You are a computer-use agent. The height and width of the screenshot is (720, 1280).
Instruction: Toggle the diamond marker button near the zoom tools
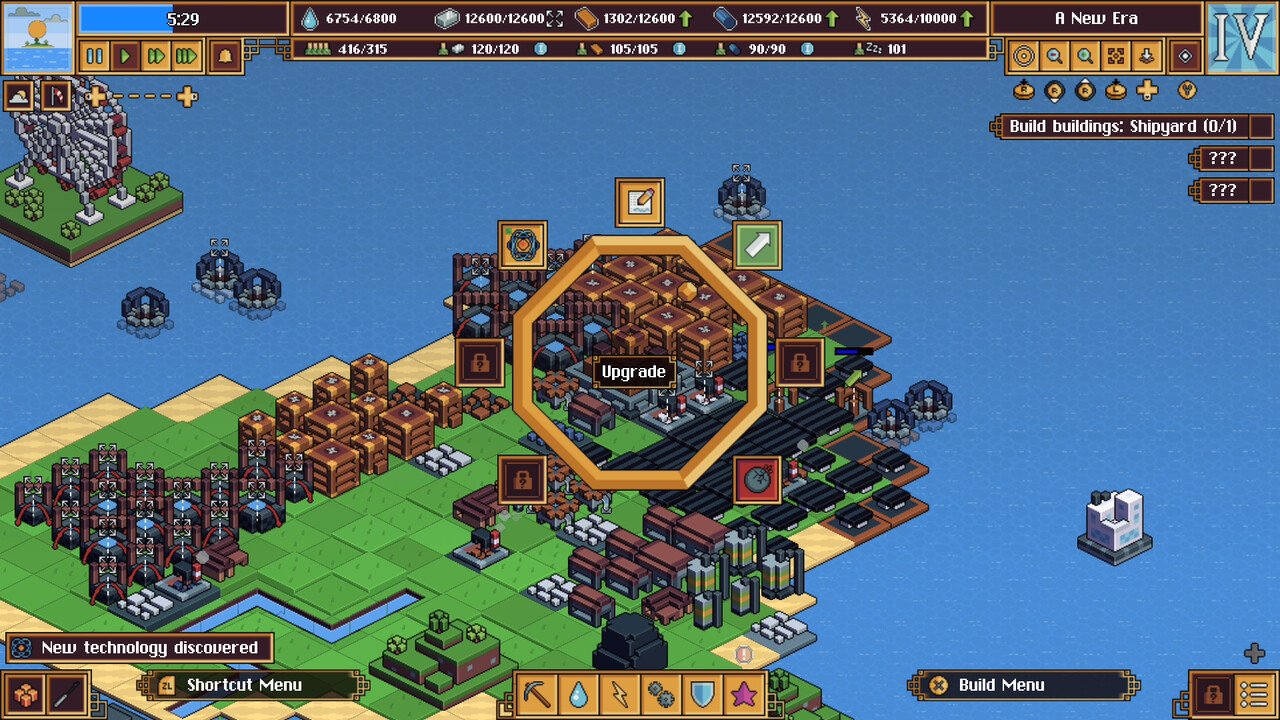[x=1183, y=56]
